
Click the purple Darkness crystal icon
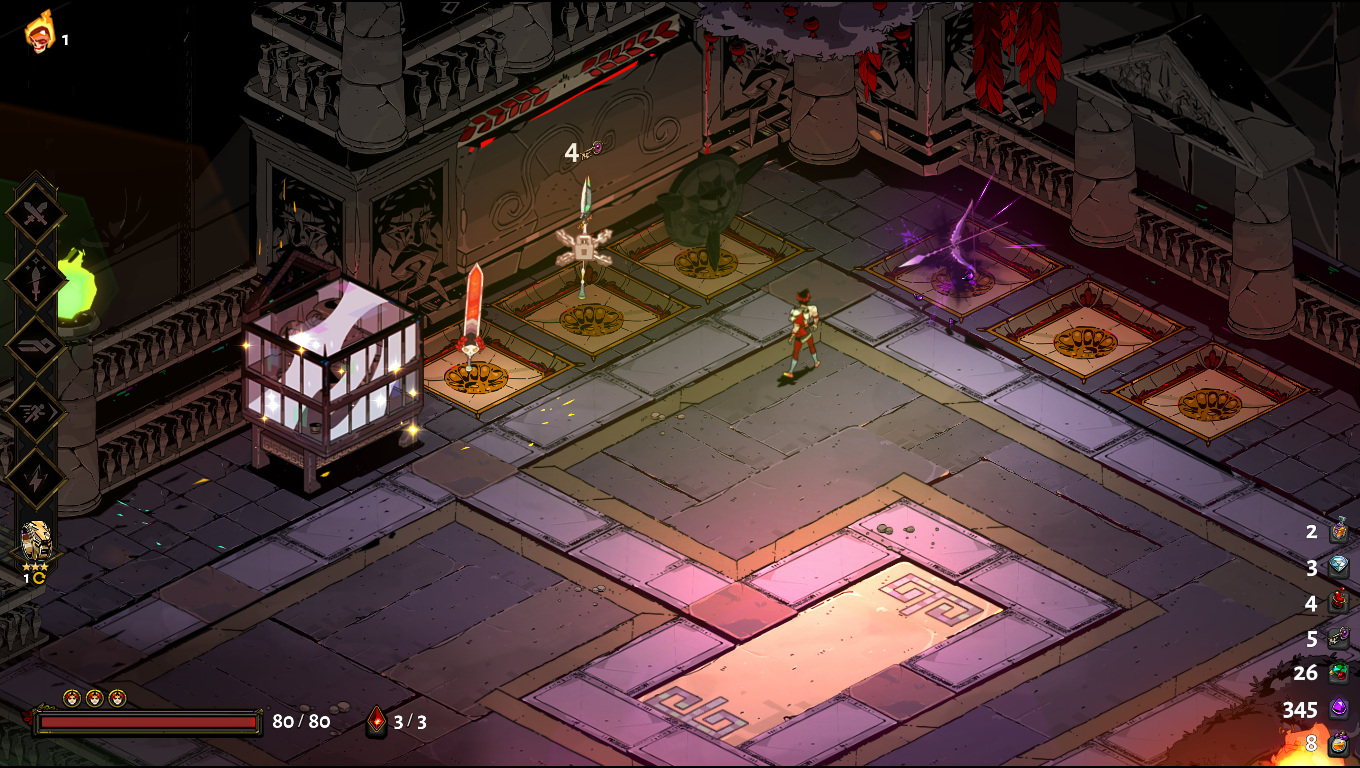coord(1339,709)
